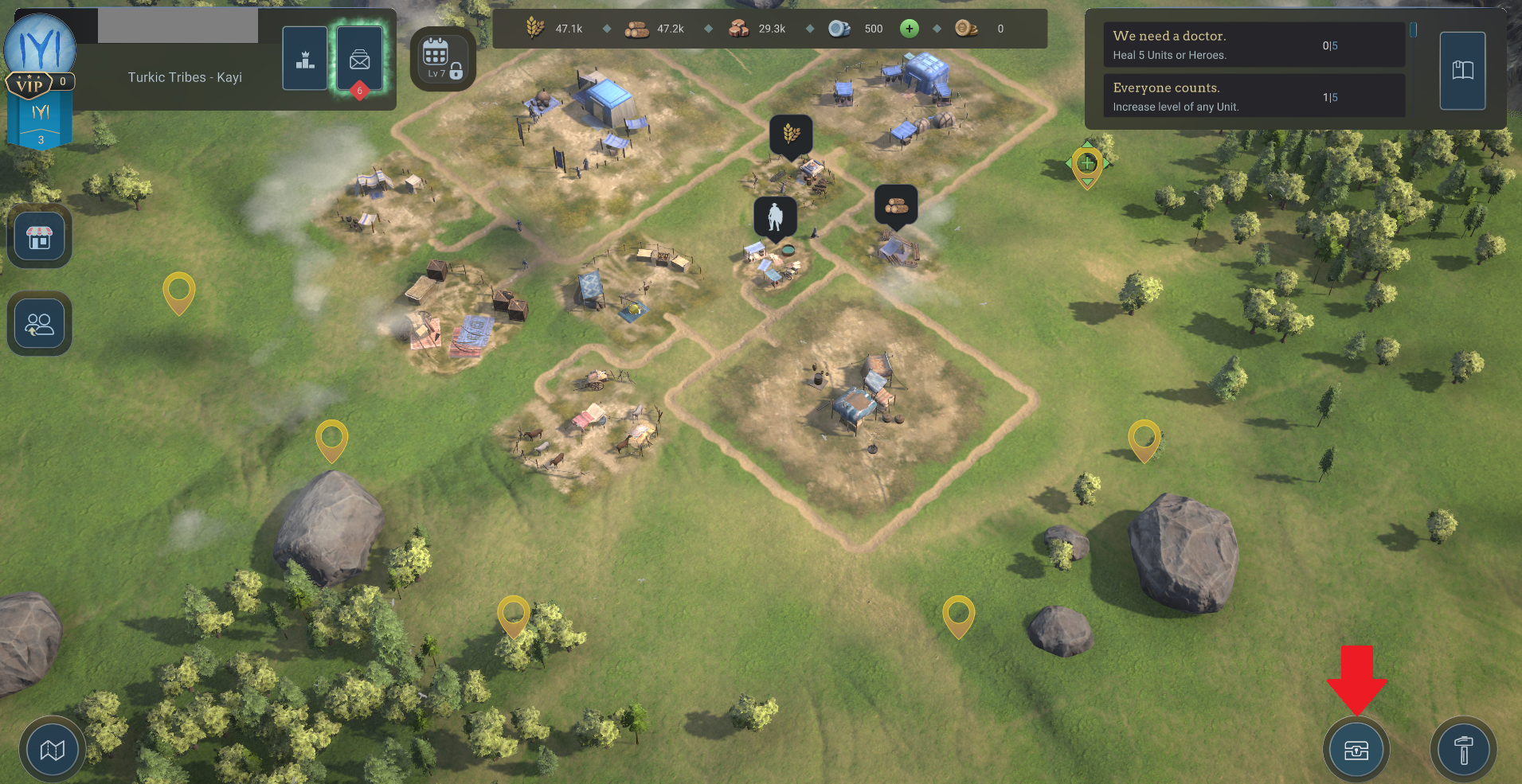This screenshot has width=1522, height=784.
Task: Open the locked Lv 7 calendar events
Action: tap(442, 58)
